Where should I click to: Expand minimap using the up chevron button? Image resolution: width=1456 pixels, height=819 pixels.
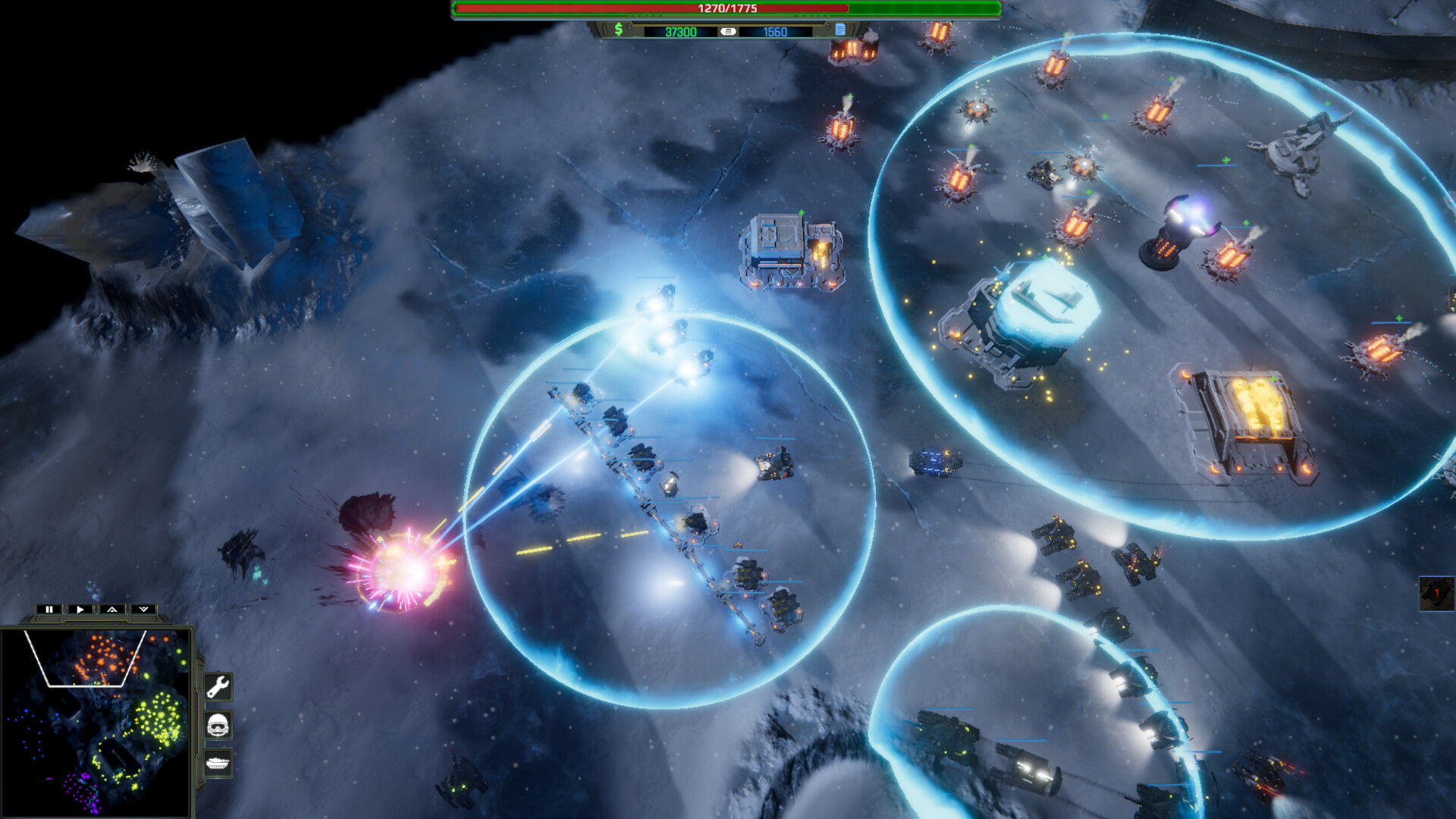coord(113,610)
